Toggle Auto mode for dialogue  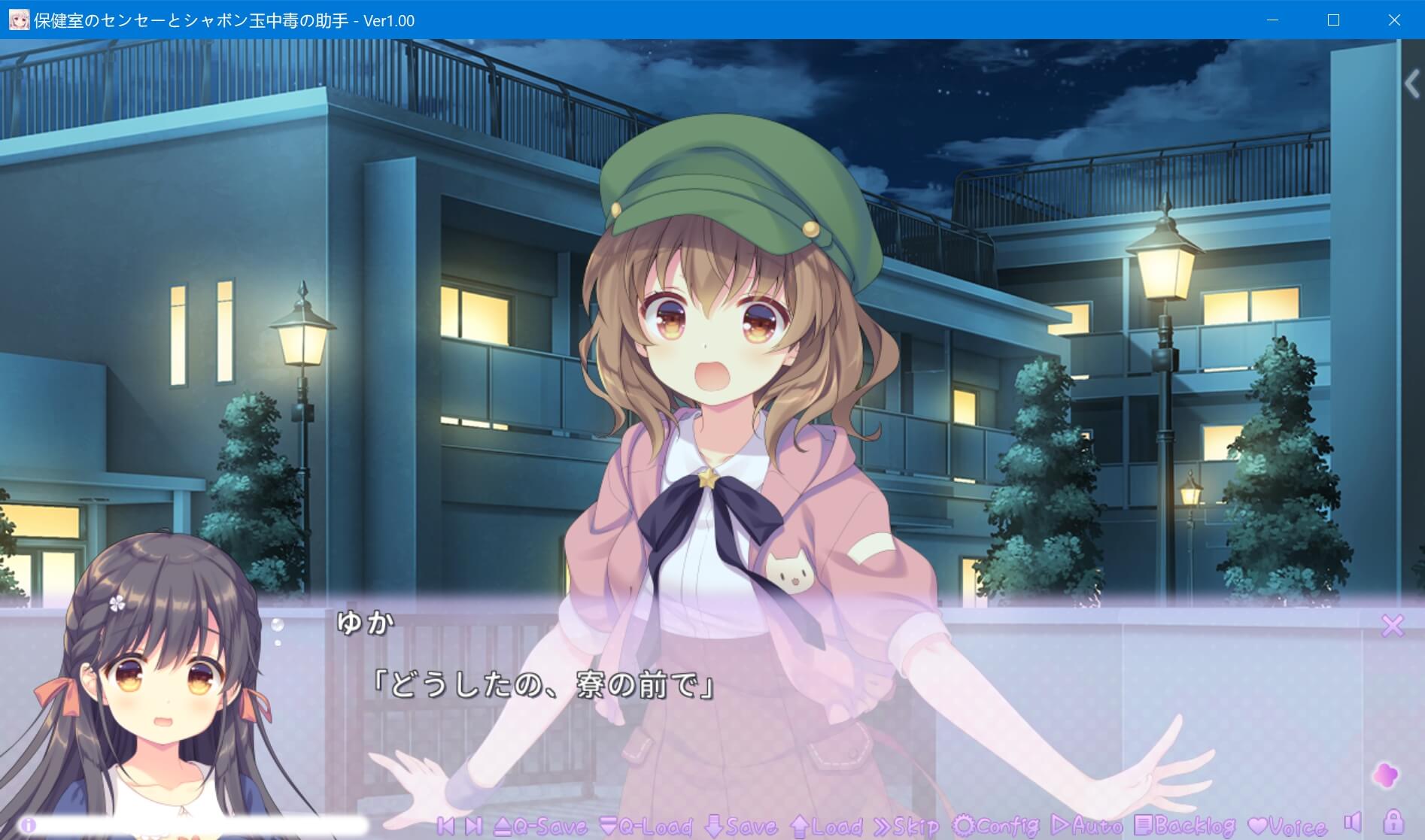1086,826
